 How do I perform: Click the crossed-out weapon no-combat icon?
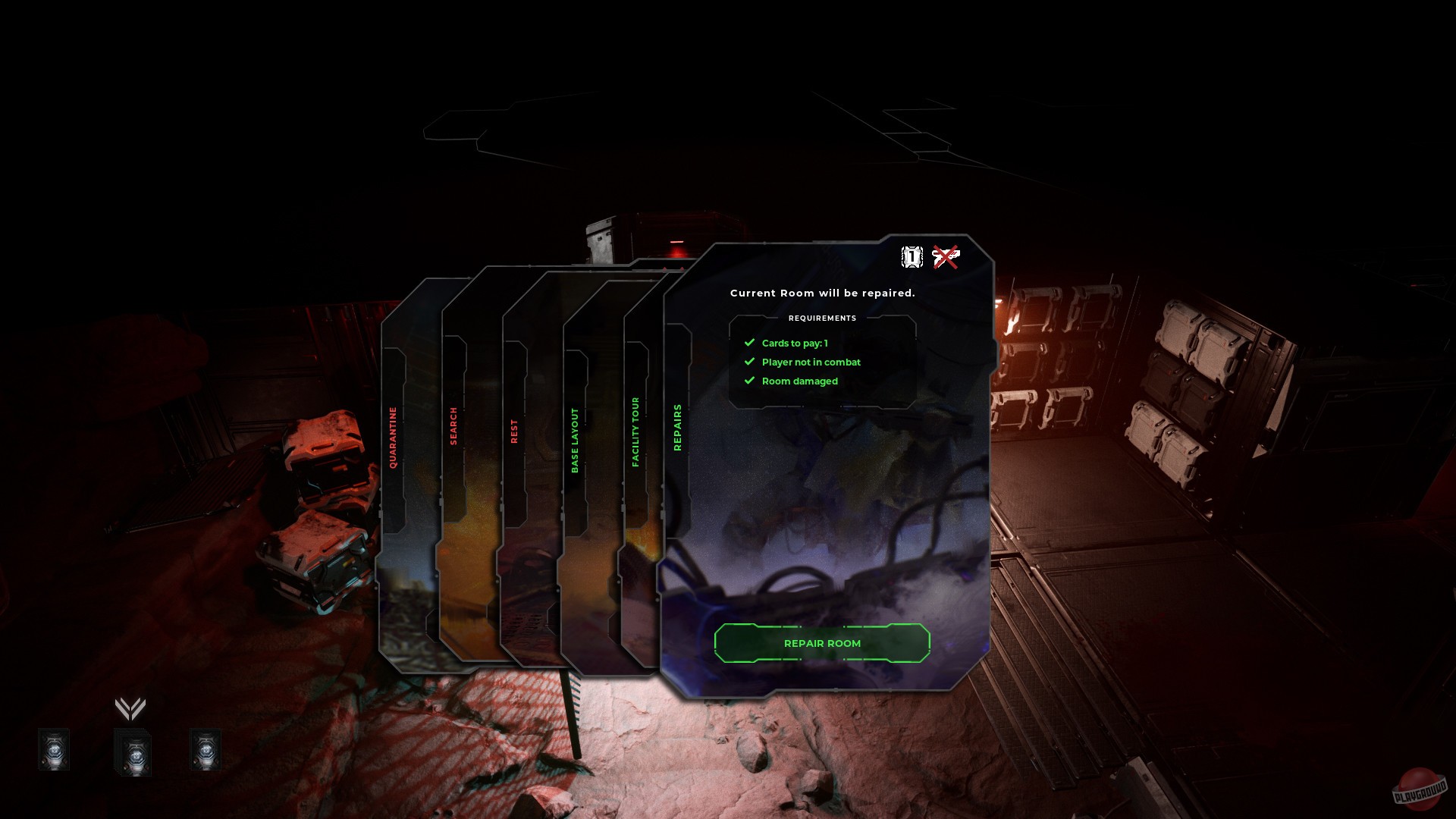(x=946, y=257)
